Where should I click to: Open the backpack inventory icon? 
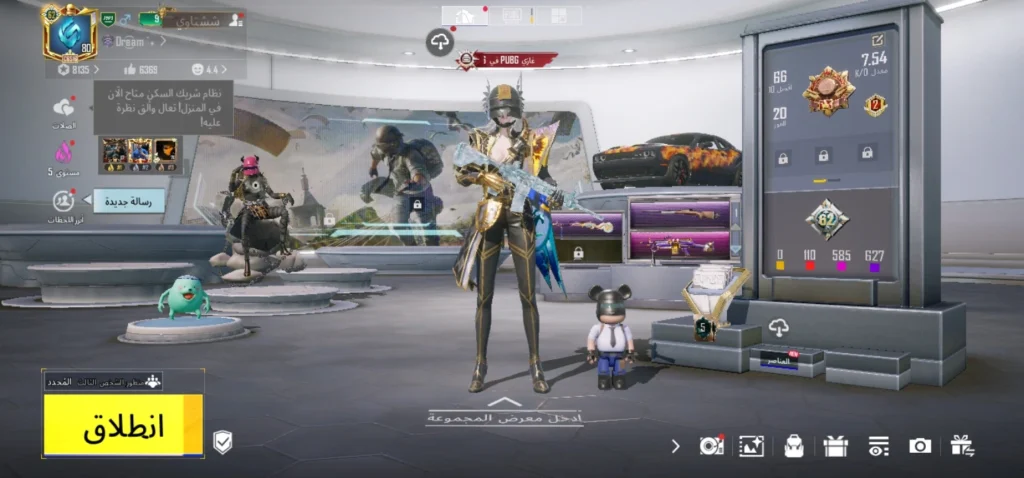794,446
